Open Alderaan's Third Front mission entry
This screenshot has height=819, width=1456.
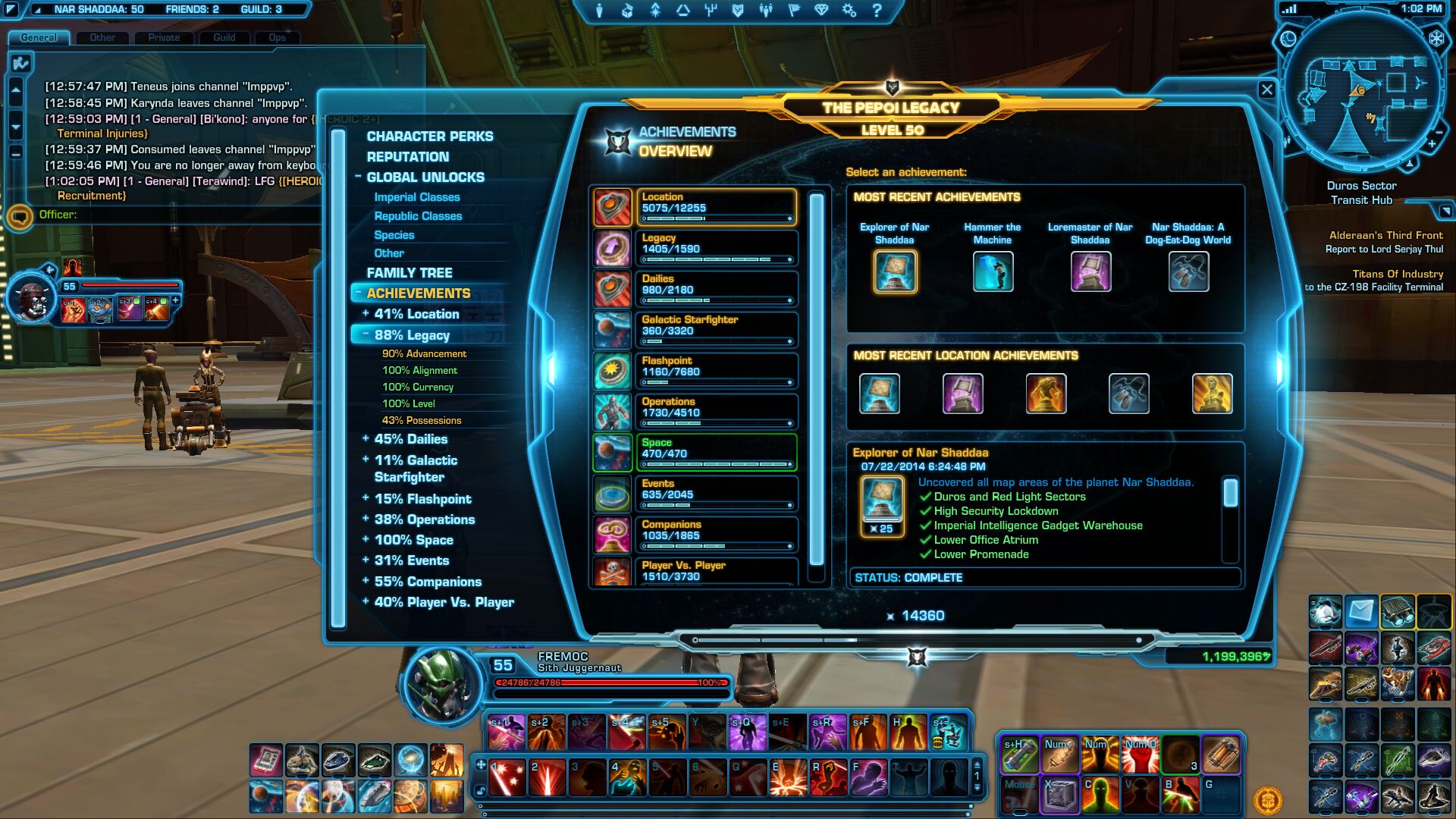click(1385, 236)
